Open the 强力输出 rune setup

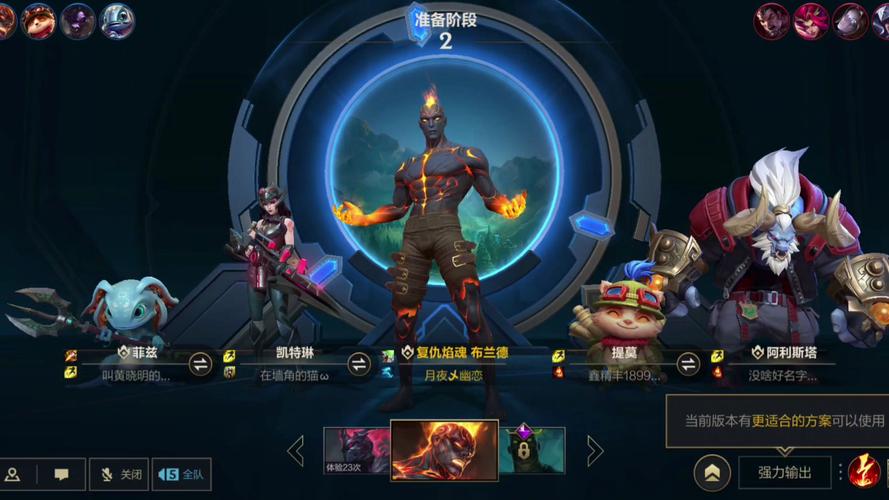(784, 472)
